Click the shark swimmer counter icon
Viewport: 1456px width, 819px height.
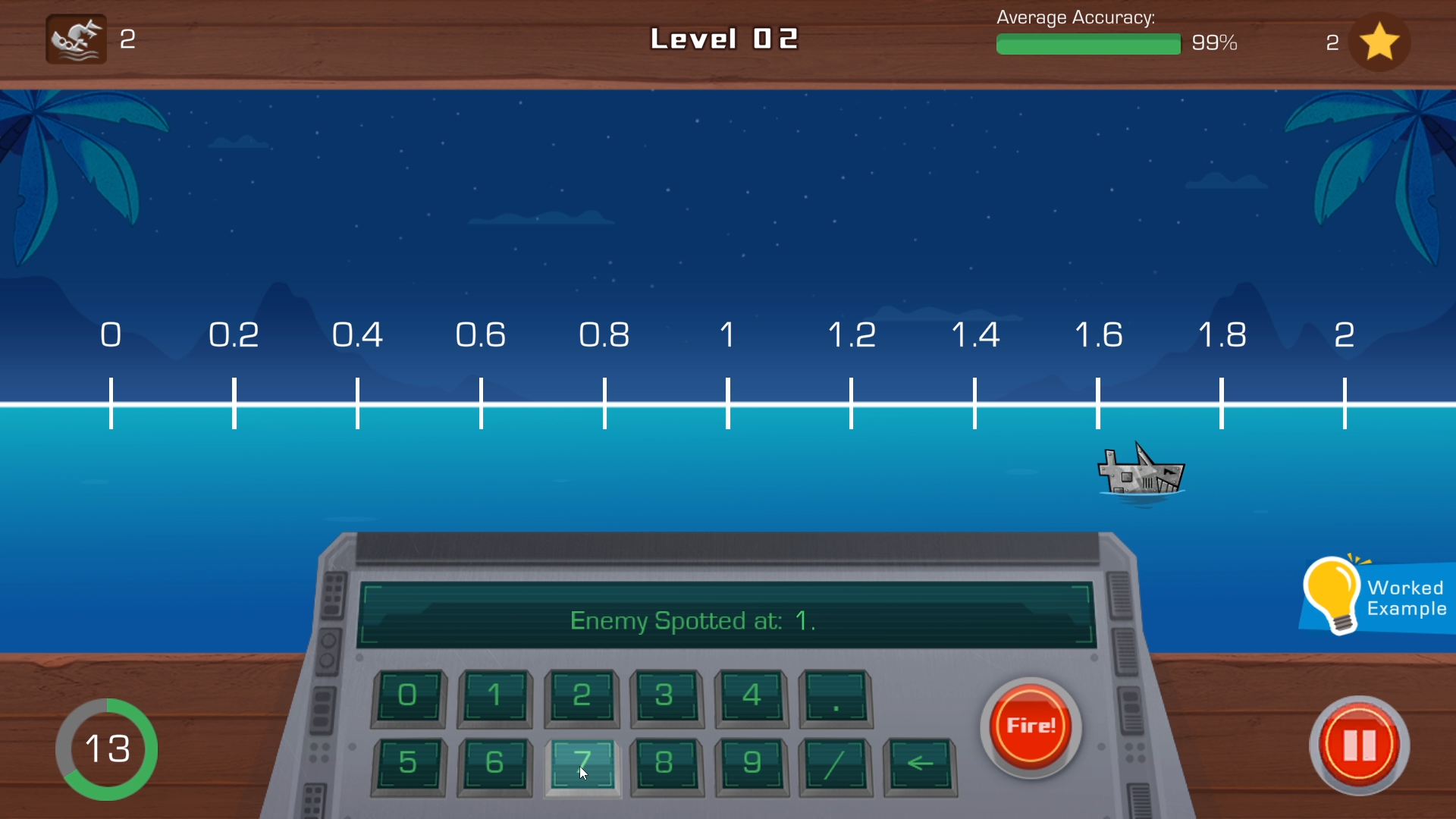(x=74, y=39)
